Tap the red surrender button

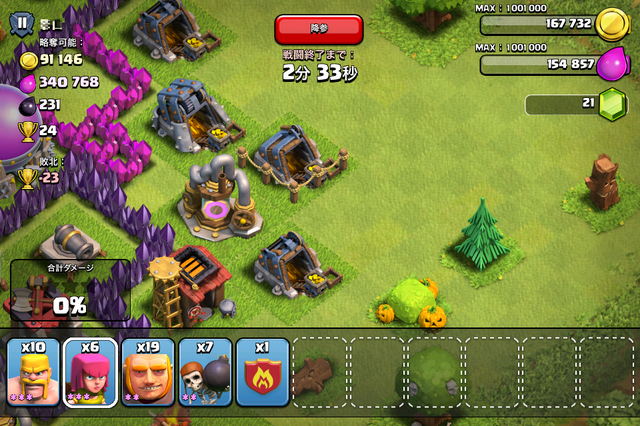point(318,29)
